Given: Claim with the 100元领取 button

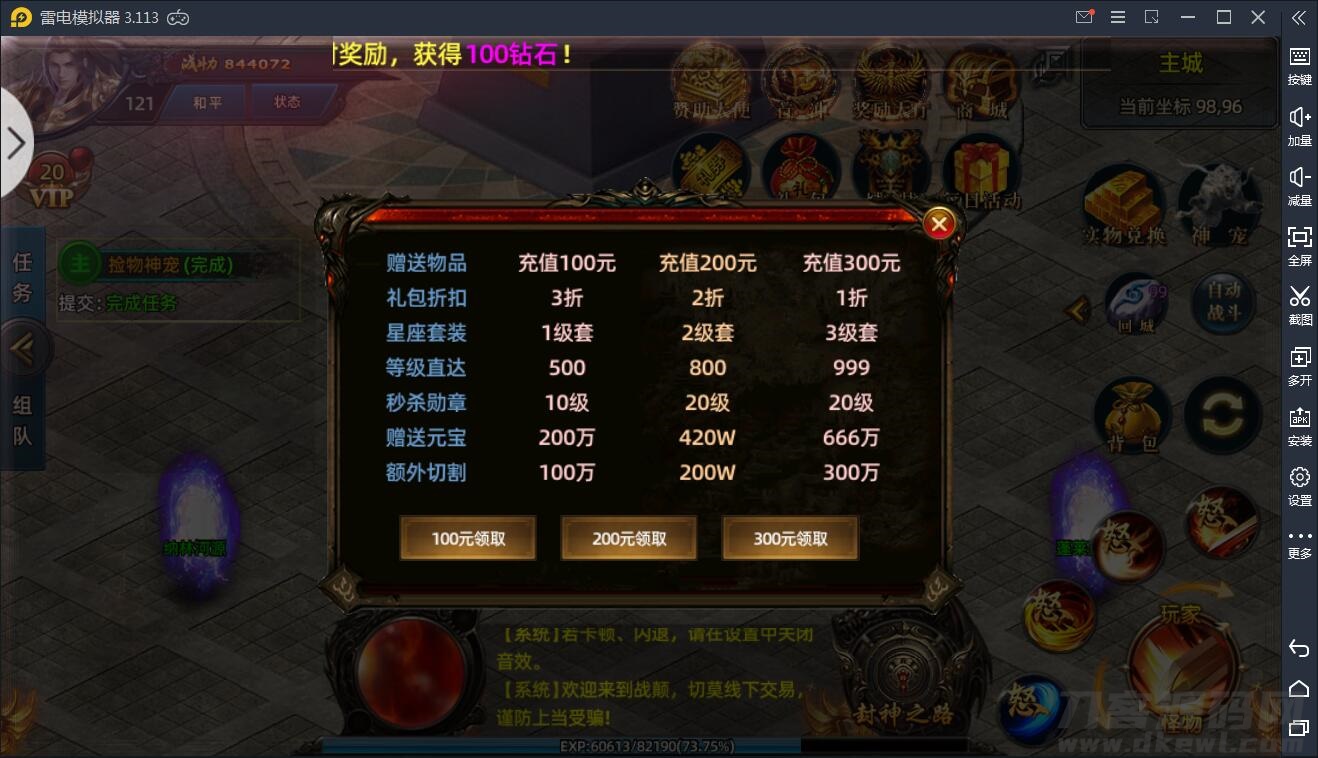Looking at the screenshot, I should coord(467,538).
